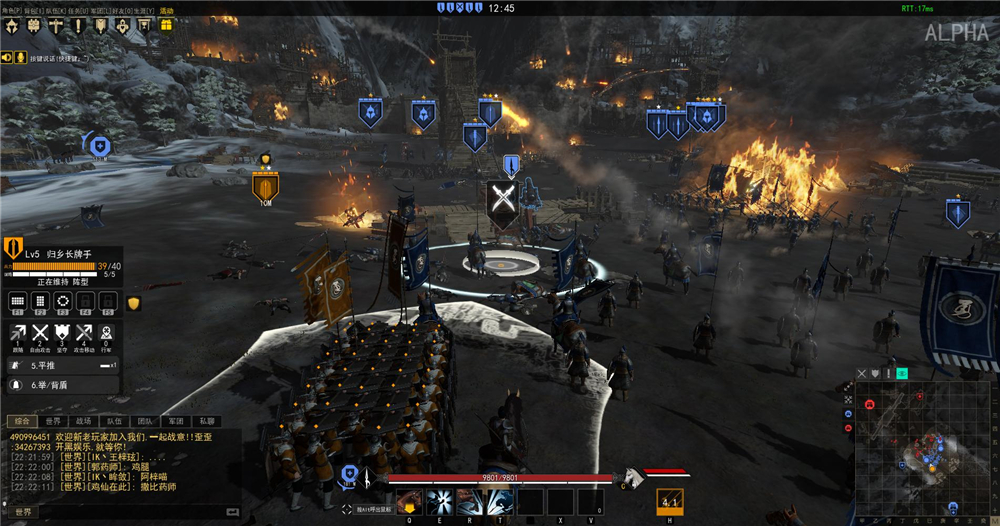The image size is (1000, 526).
Task: Switch to the 私聊 private chat tab
Action: (206, 421)
